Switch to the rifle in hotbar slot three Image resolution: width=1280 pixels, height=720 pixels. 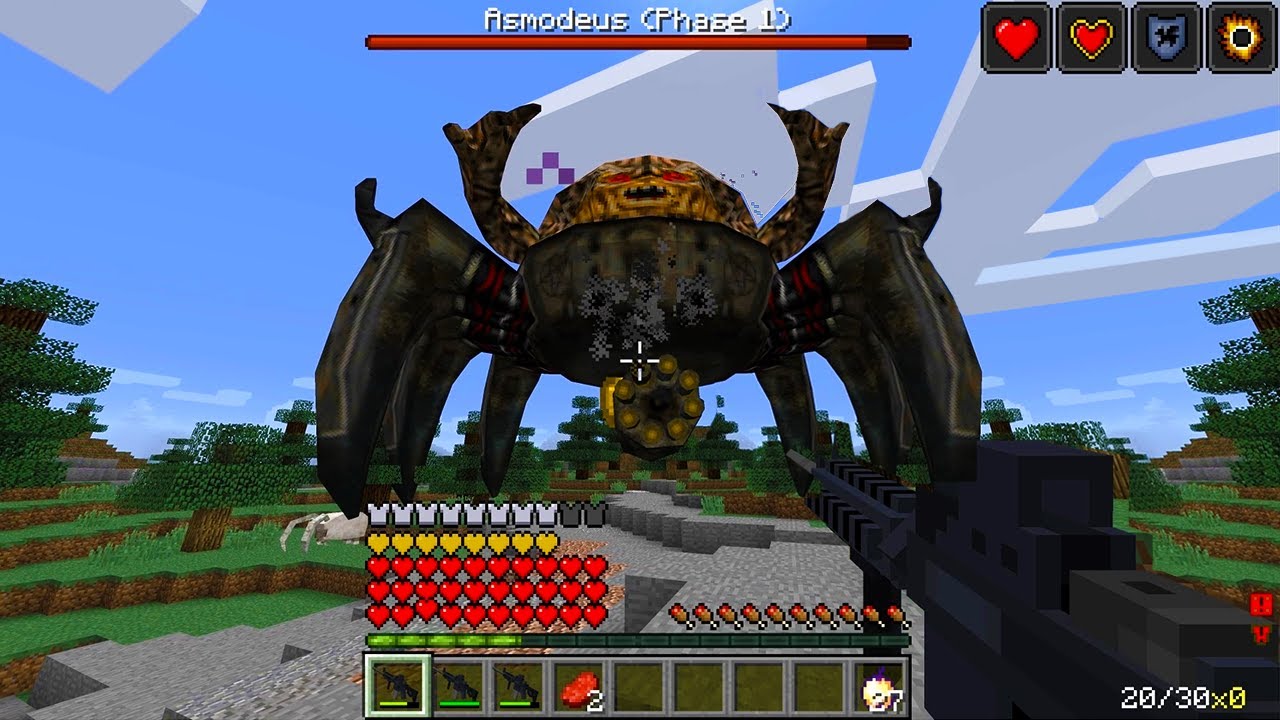pos(515,688)
